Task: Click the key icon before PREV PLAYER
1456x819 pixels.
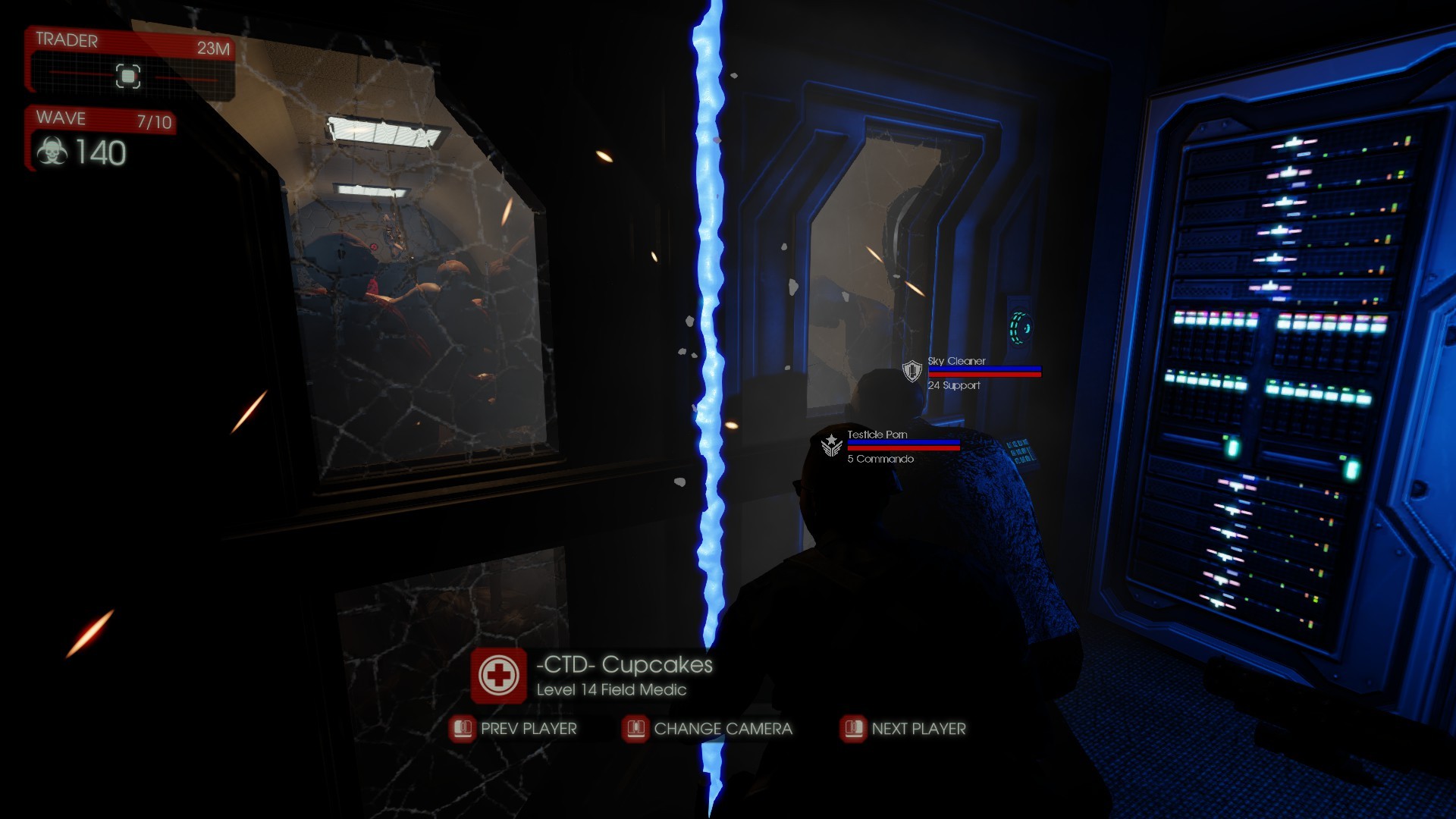Action: 462,729
